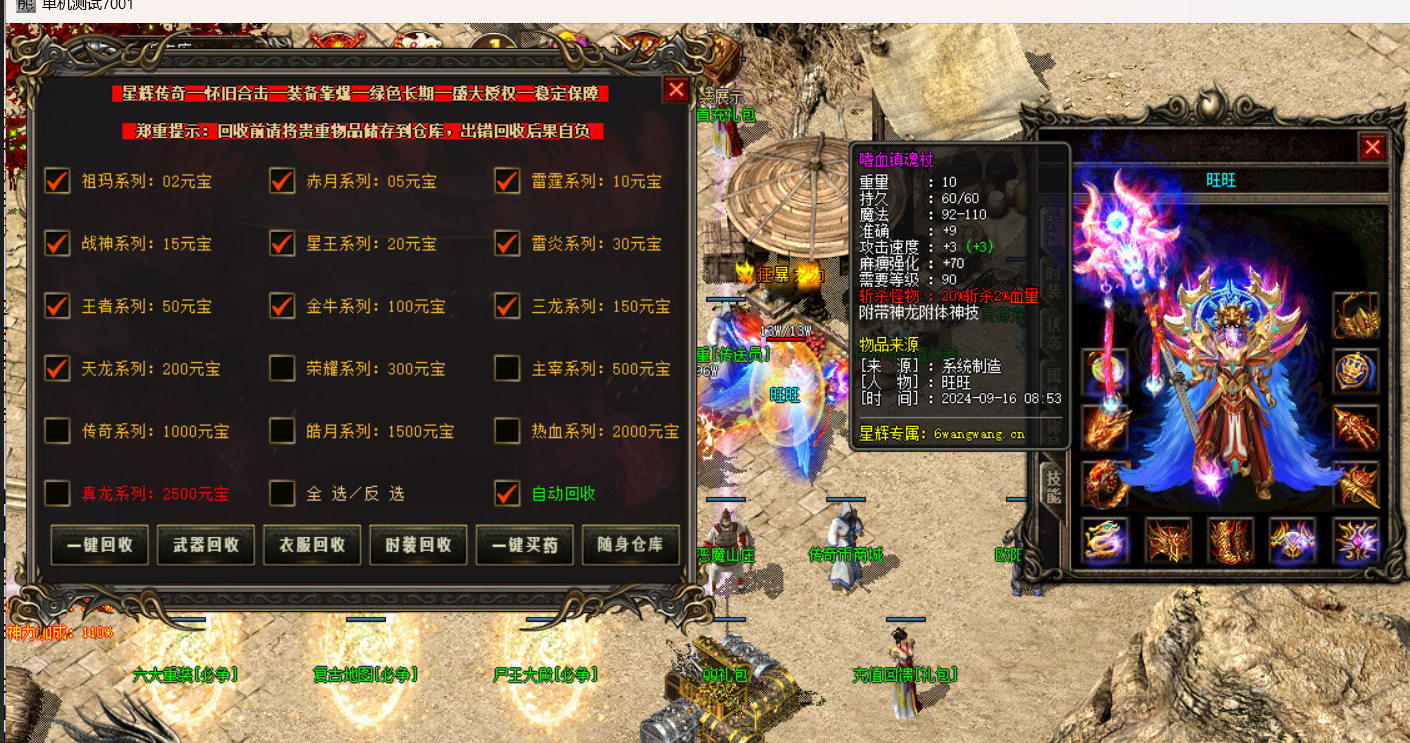The image size is (1410, 743).
Task: Uncheck the 祖玛系列 02元宝 checkbox
Action: 58,181
